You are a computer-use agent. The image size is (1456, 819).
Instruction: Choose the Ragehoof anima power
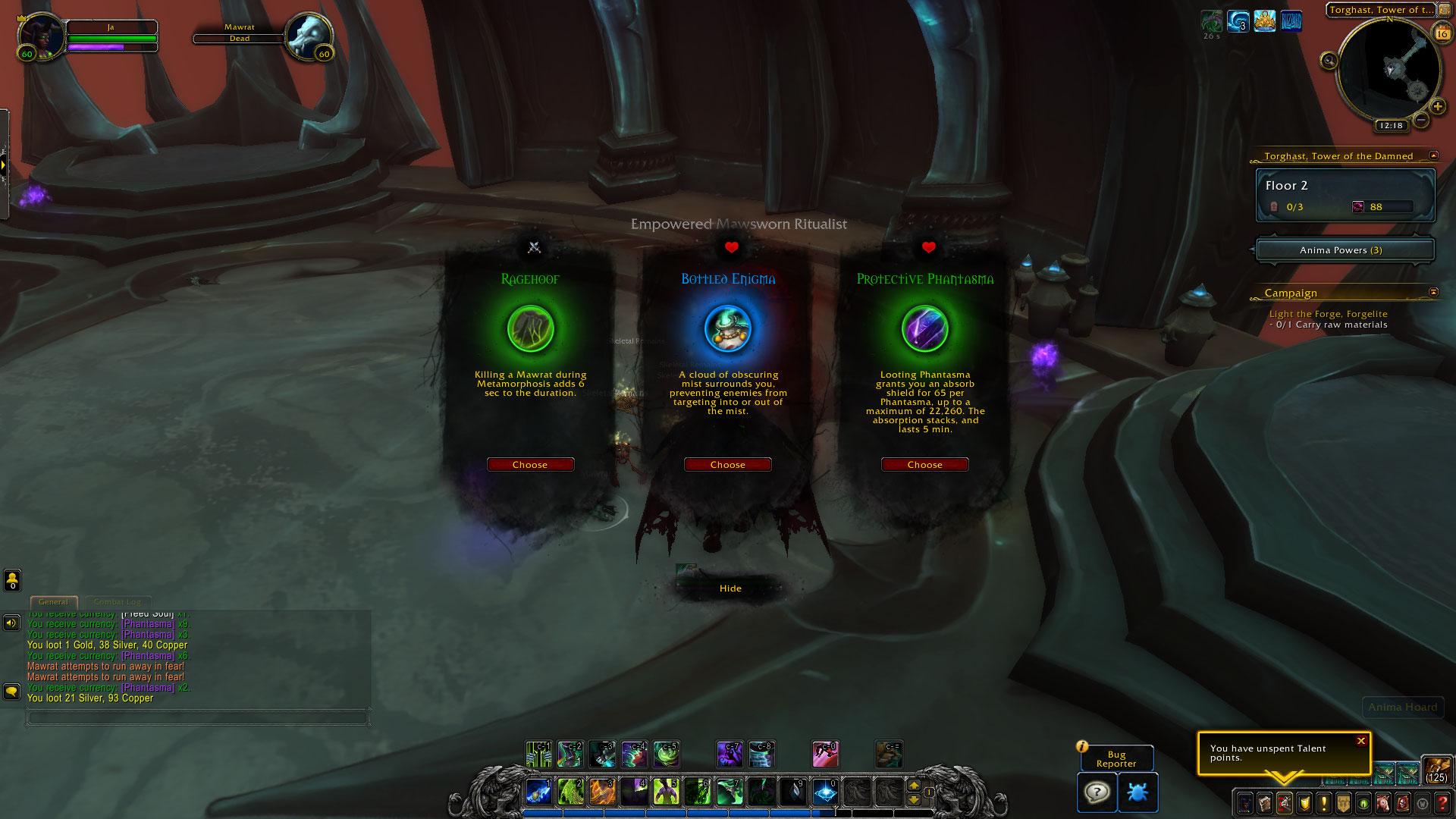point(530,465)
